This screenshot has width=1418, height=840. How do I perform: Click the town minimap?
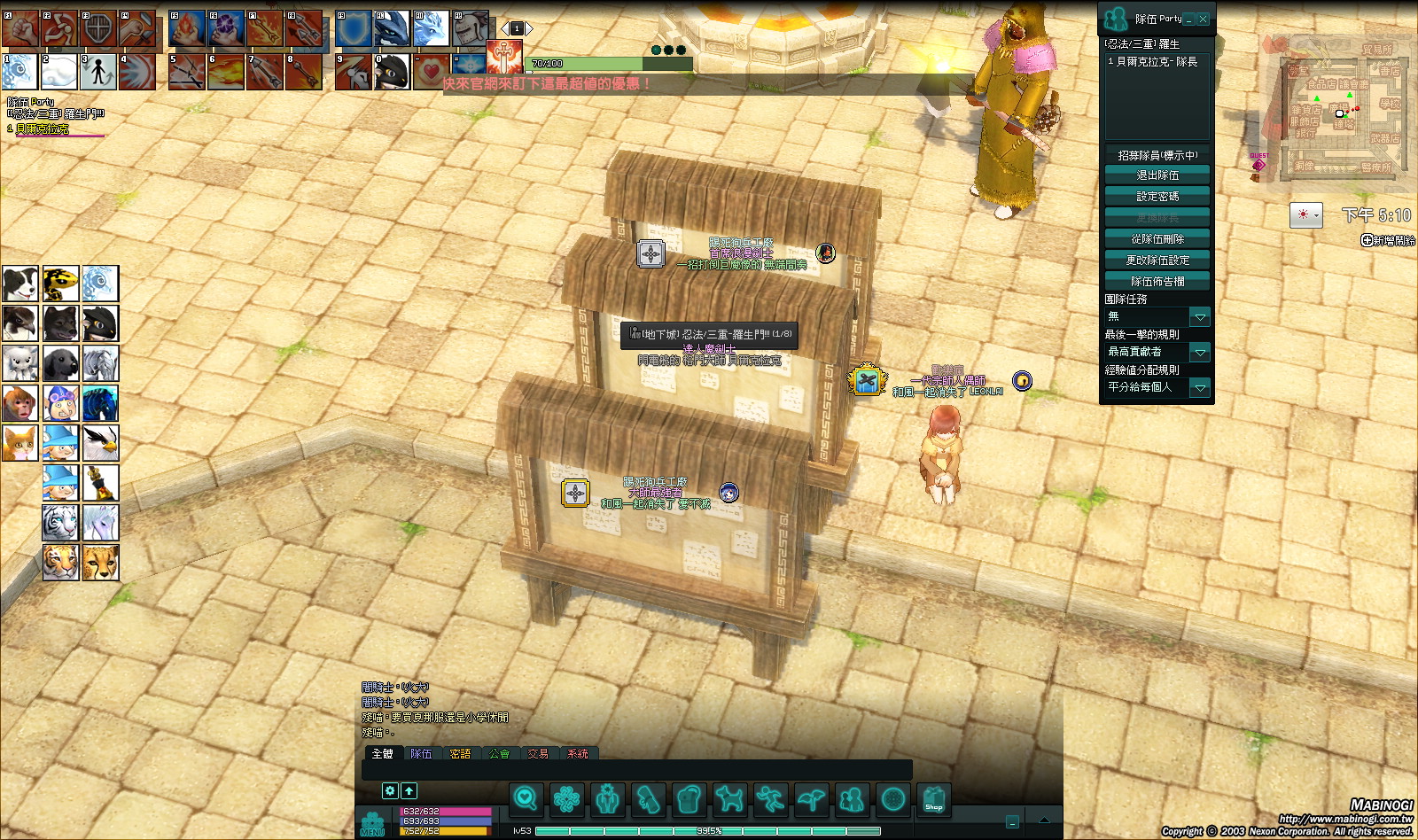pos(1338,111)
